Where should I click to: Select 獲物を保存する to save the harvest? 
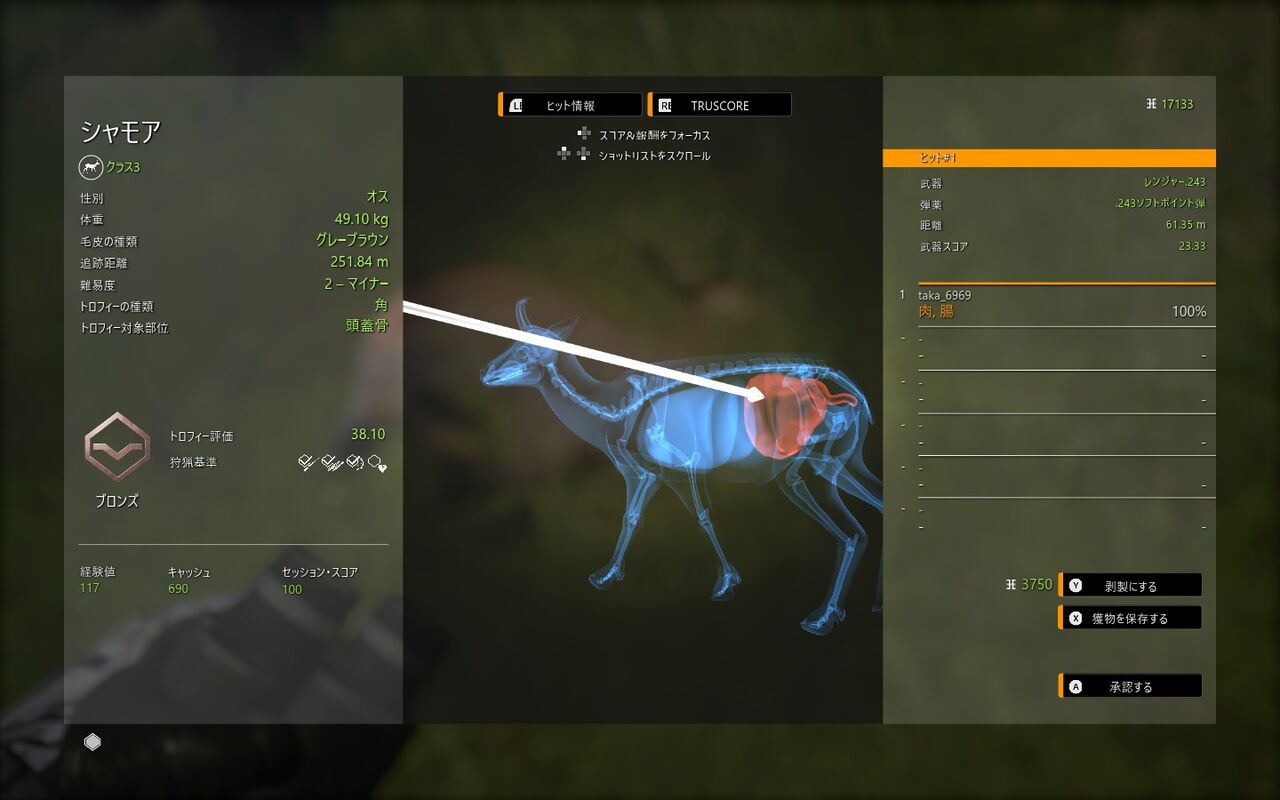click(x=1130, y=618)
